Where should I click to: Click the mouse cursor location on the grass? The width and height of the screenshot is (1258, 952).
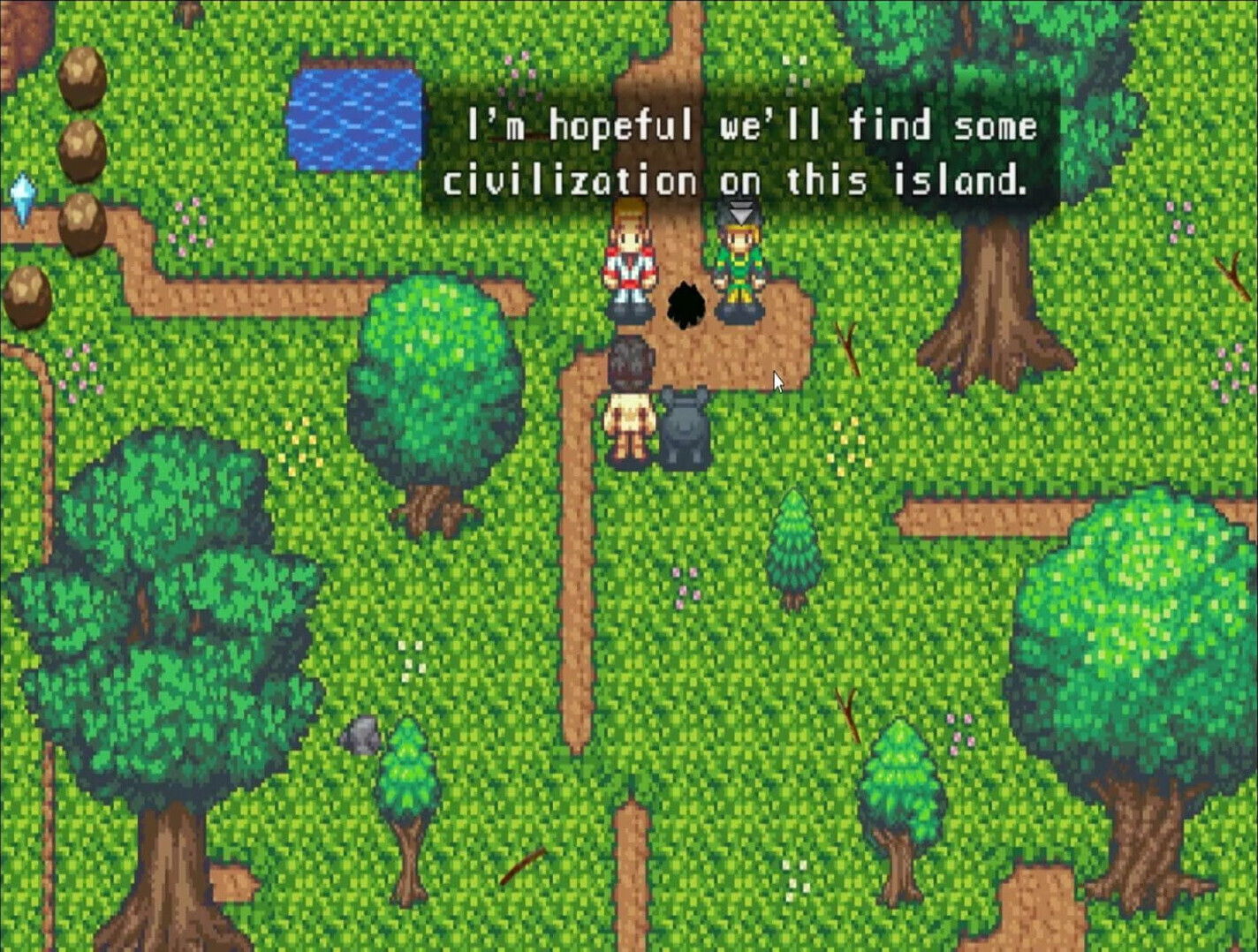coord(777,380)
